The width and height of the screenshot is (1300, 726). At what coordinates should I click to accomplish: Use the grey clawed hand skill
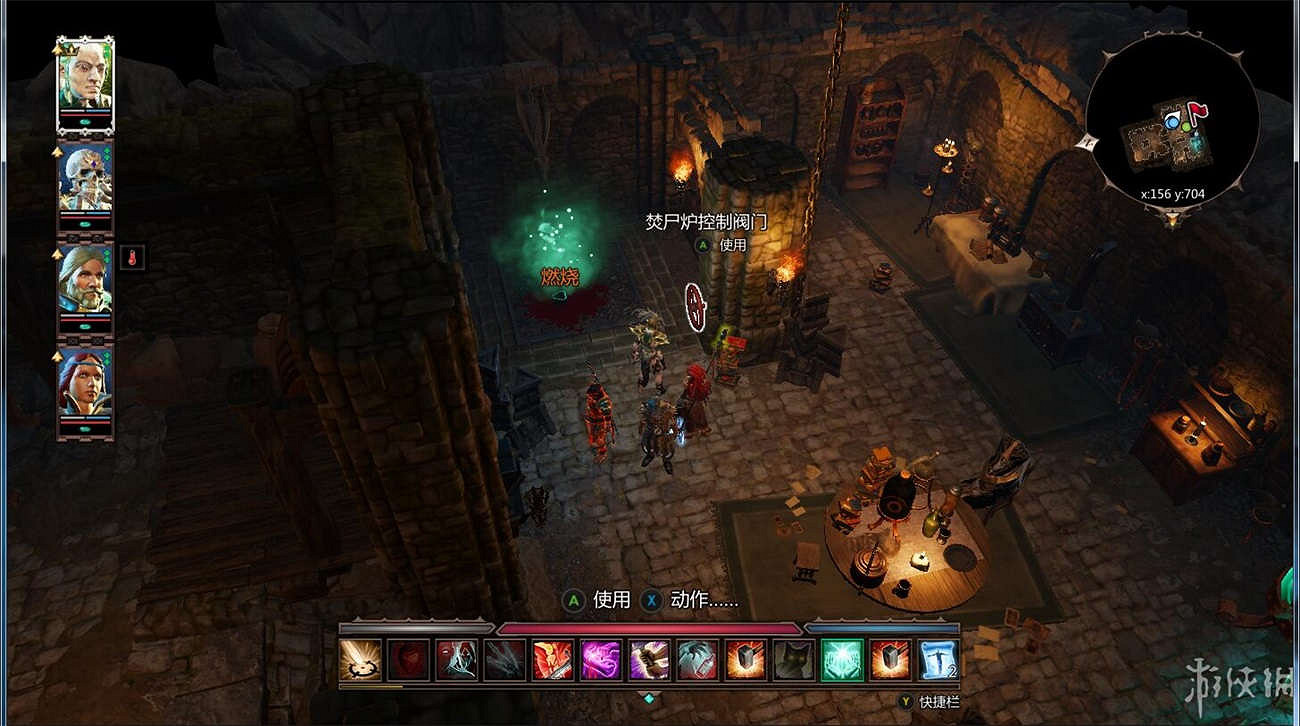pos(697,660)
